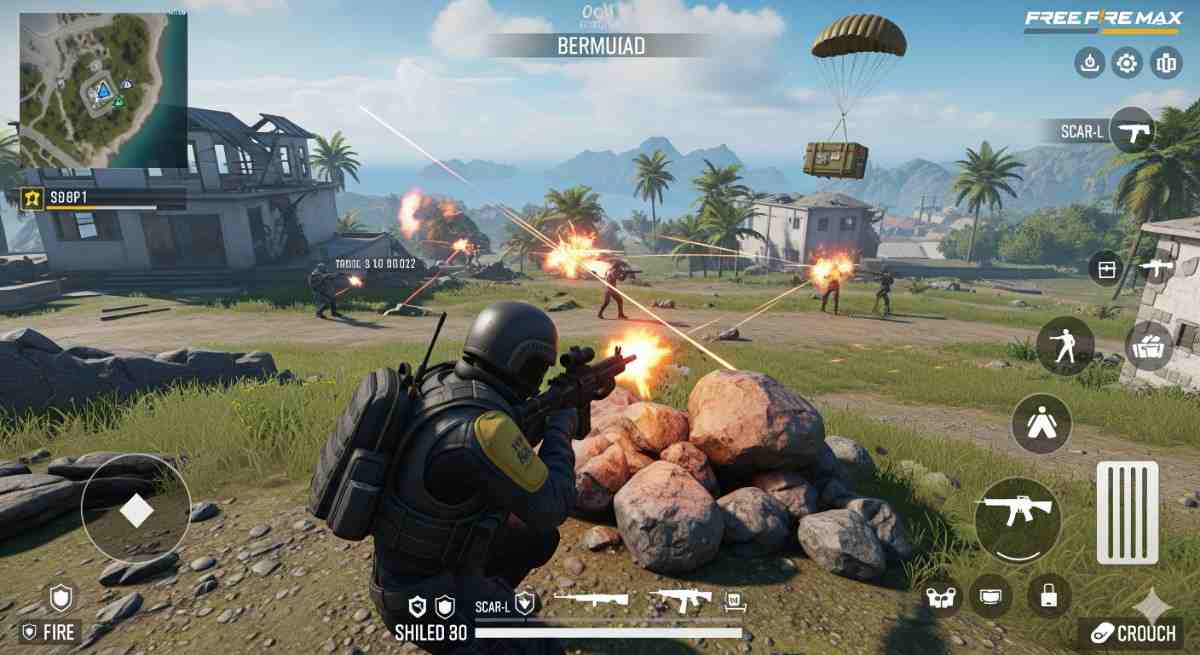Open the loot basket button
This screenshot has height=655, width=1200.
click(1150, 346)
